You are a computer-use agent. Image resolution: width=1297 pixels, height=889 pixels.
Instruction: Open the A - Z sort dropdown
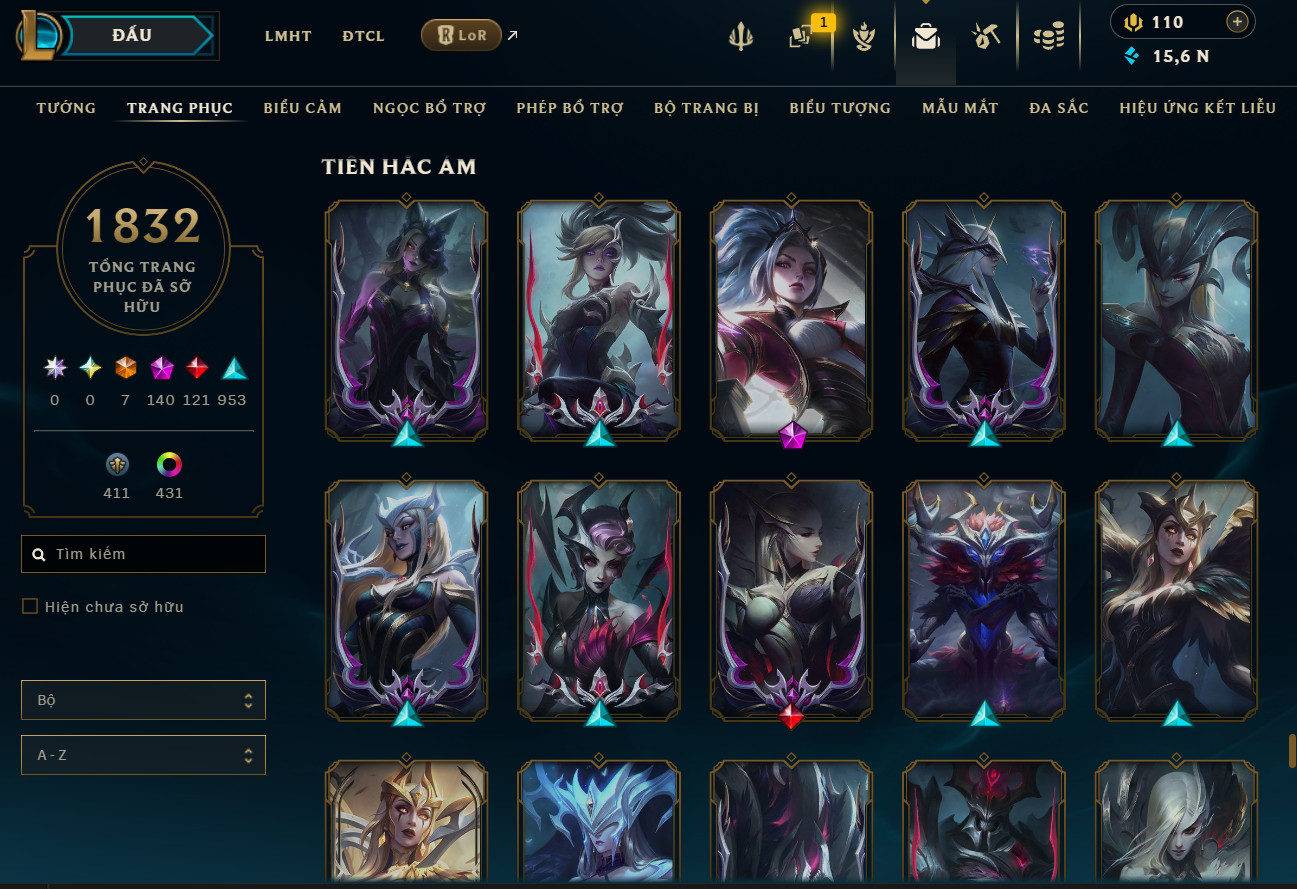[x=143, y=755]
